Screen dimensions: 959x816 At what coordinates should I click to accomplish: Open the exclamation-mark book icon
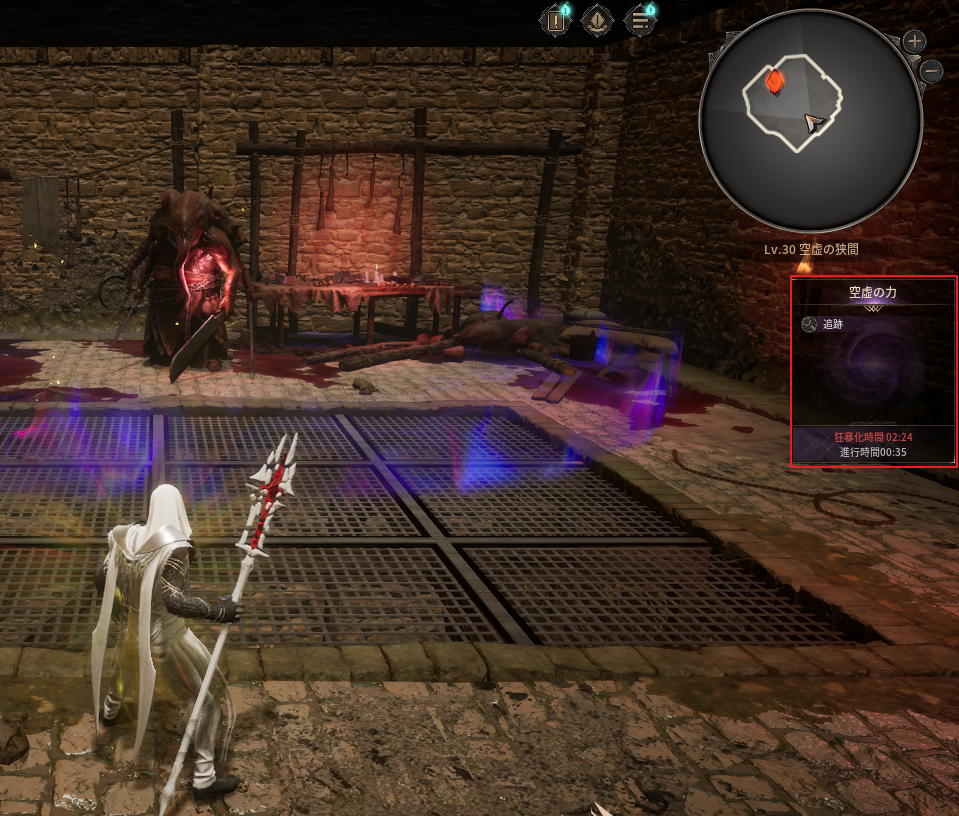(555, 20)
